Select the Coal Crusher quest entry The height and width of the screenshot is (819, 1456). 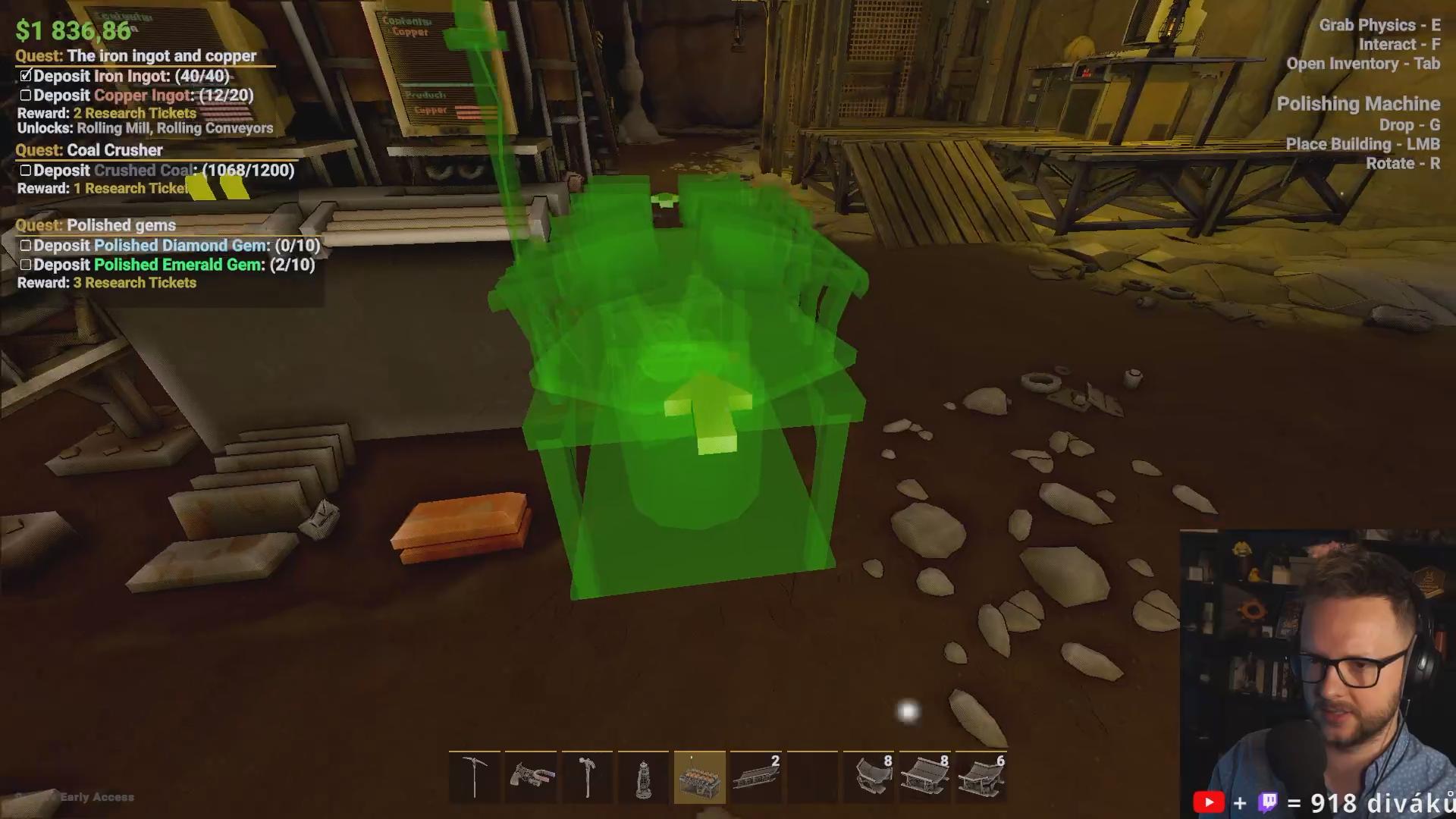[115, 150]
